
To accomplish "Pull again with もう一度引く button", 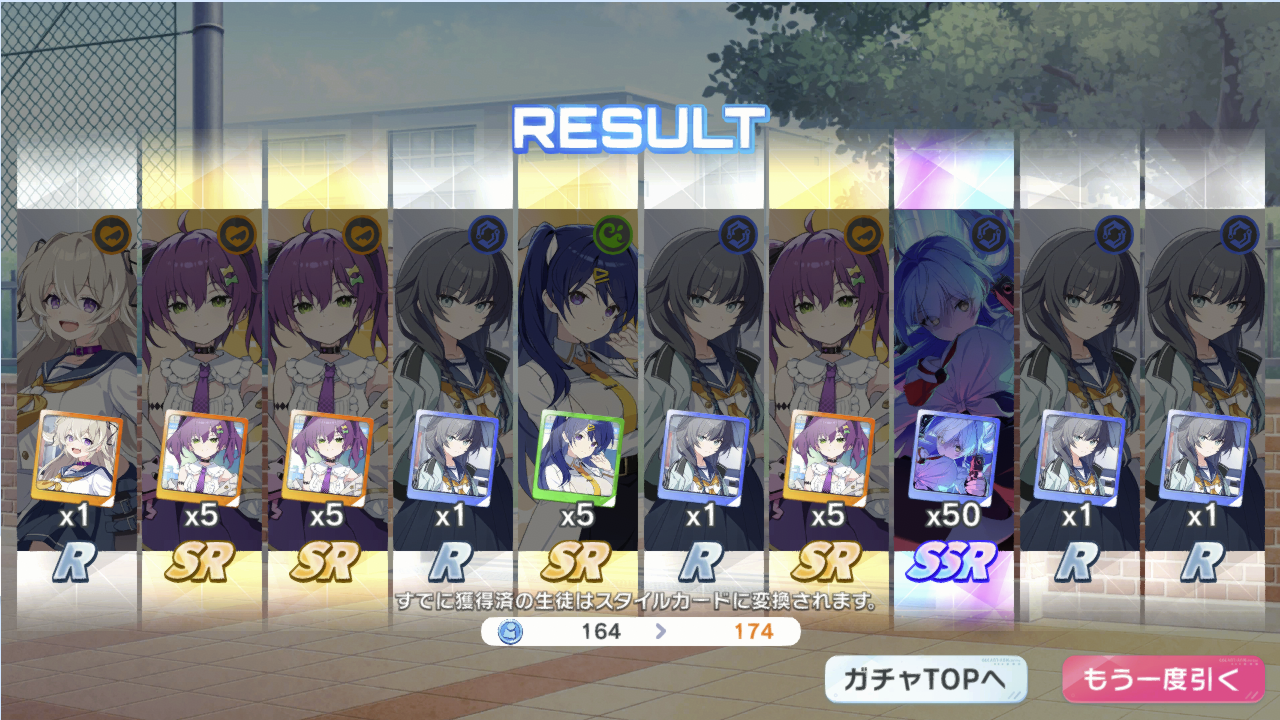I will pyautogui.click(x=1163, y=681).
